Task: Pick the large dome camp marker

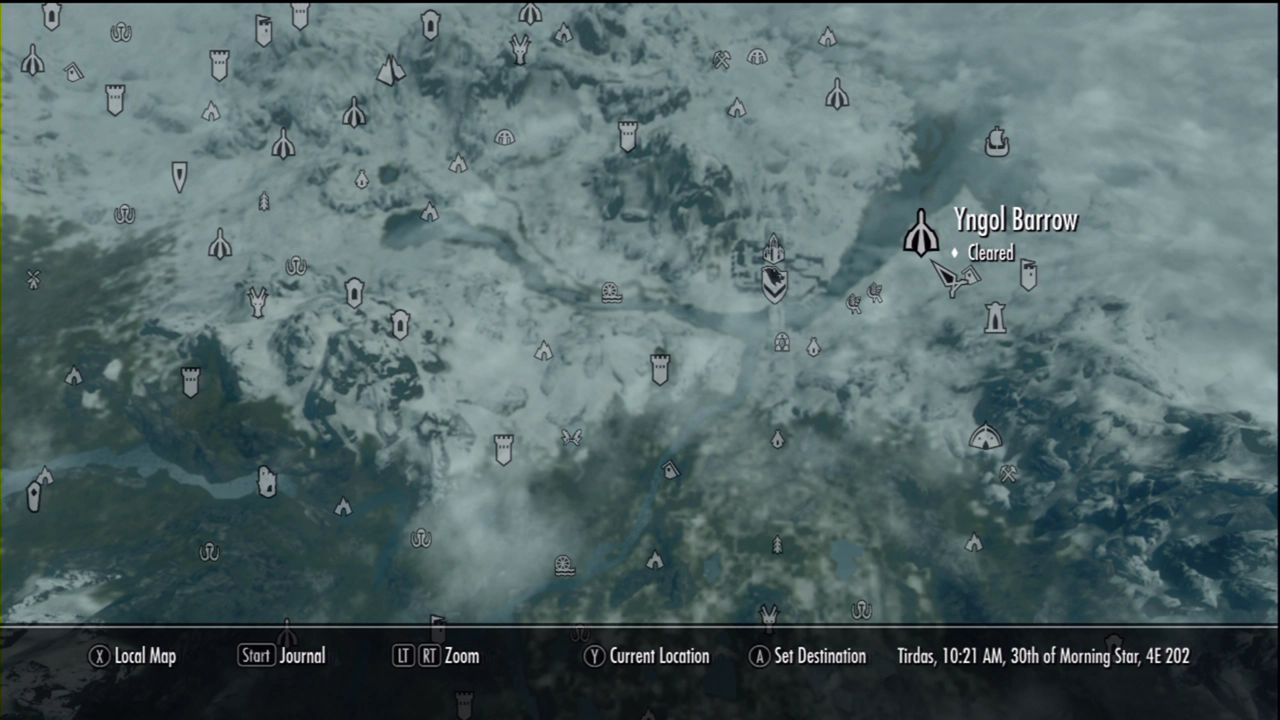Action: pos(985,437)
